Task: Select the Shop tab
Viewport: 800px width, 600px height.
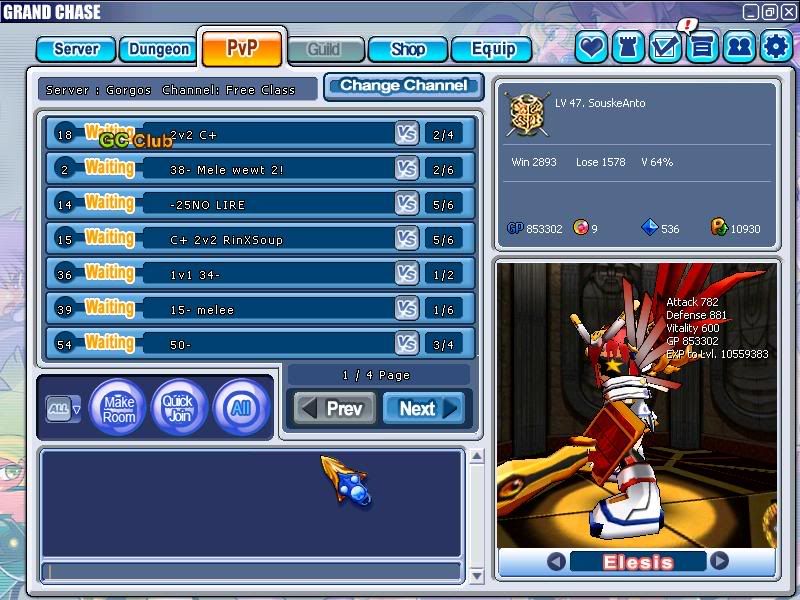Action: tap(408, 49)
